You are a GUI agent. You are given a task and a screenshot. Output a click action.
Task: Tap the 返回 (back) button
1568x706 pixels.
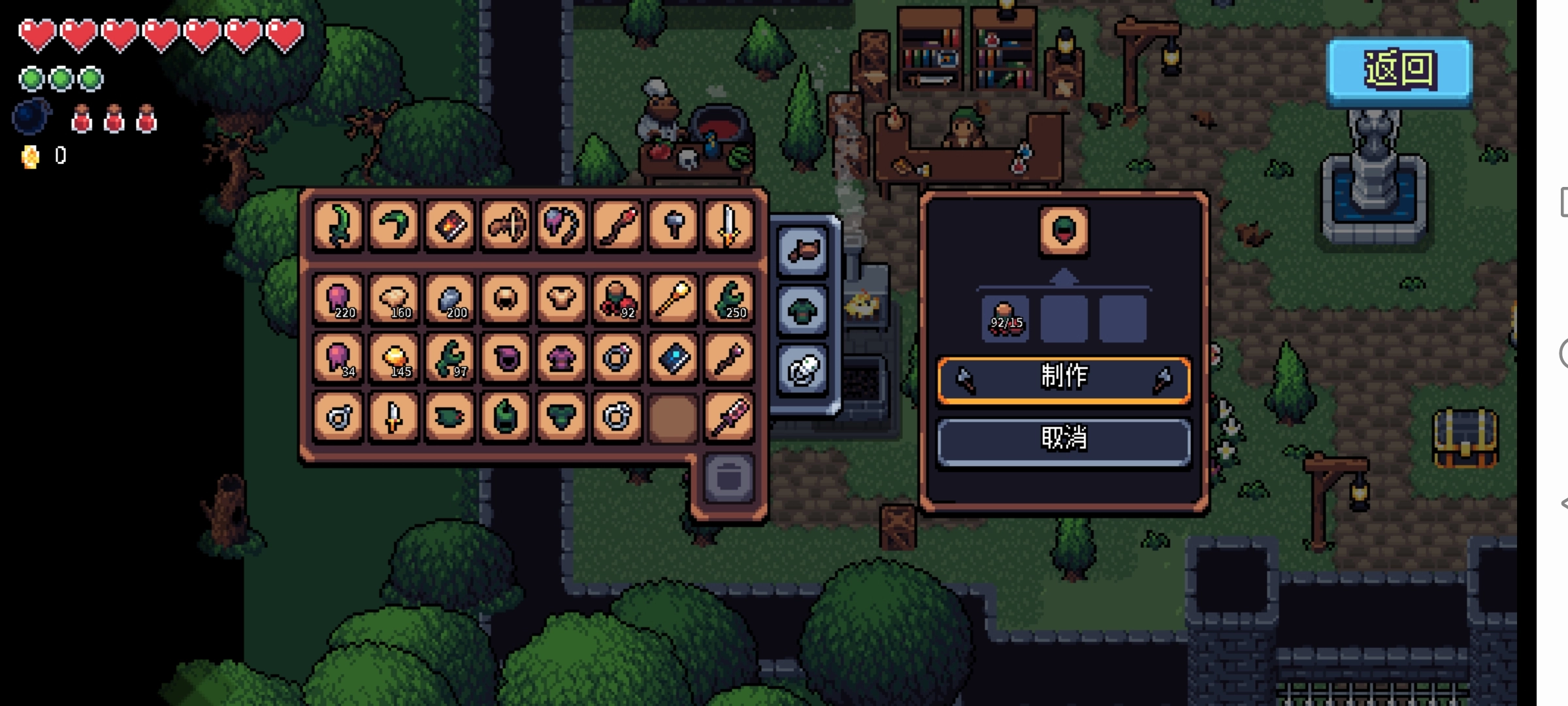(1399, 70)
